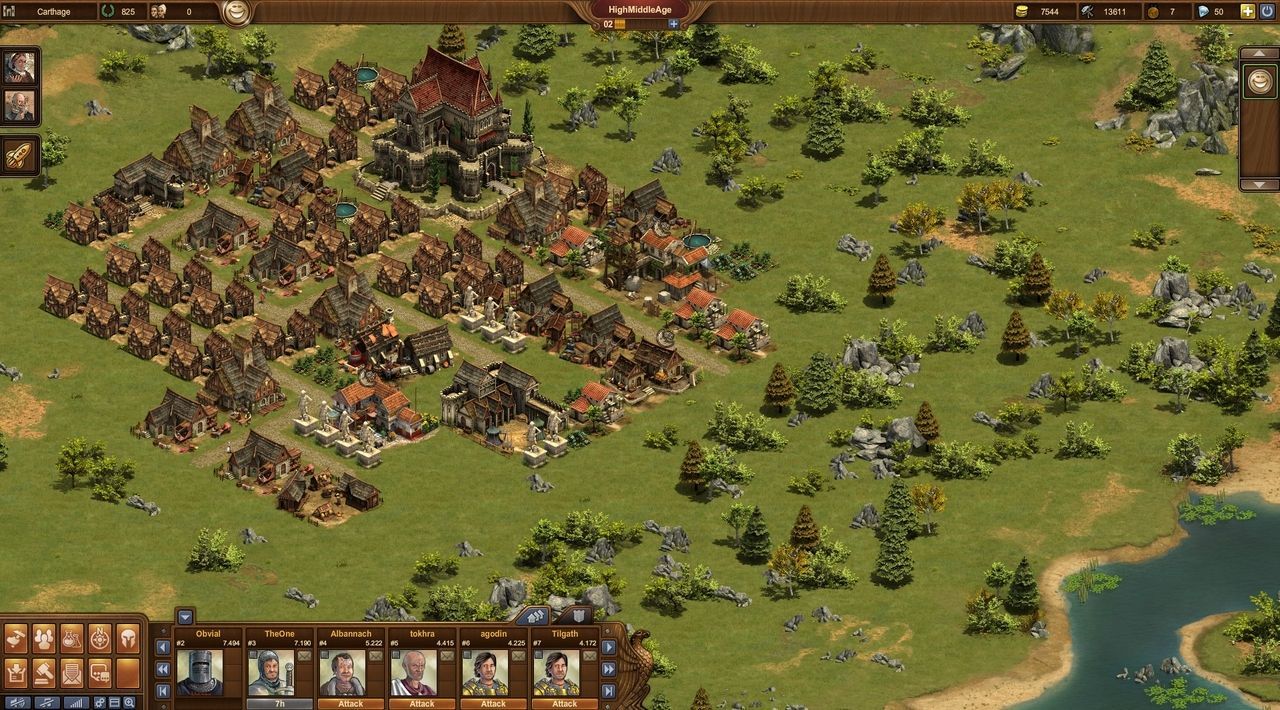Open the build menu with trowel icon

[16, 637]
